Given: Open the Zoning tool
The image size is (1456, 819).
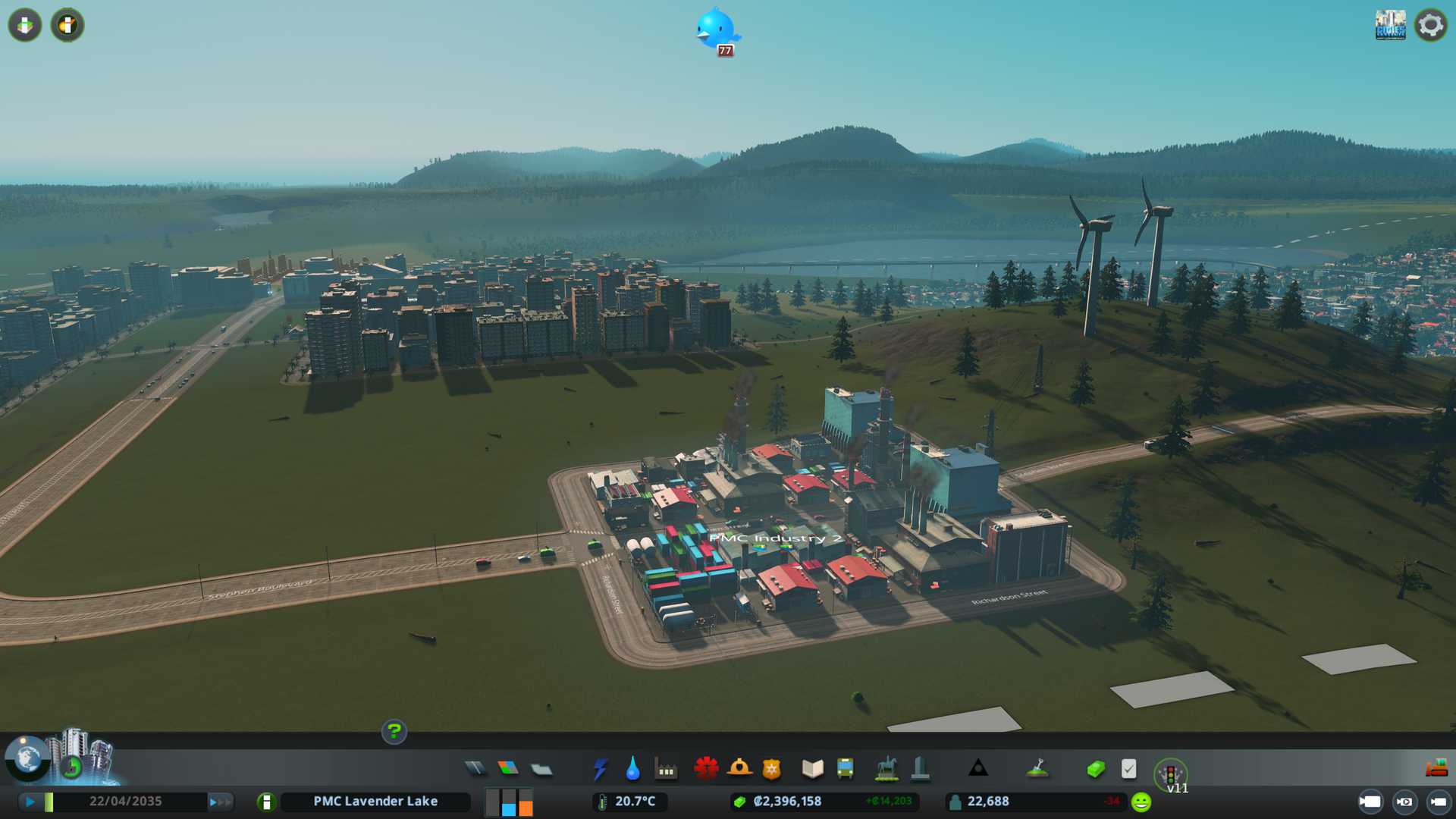Looking at the screenshot, I should point(508,769).
